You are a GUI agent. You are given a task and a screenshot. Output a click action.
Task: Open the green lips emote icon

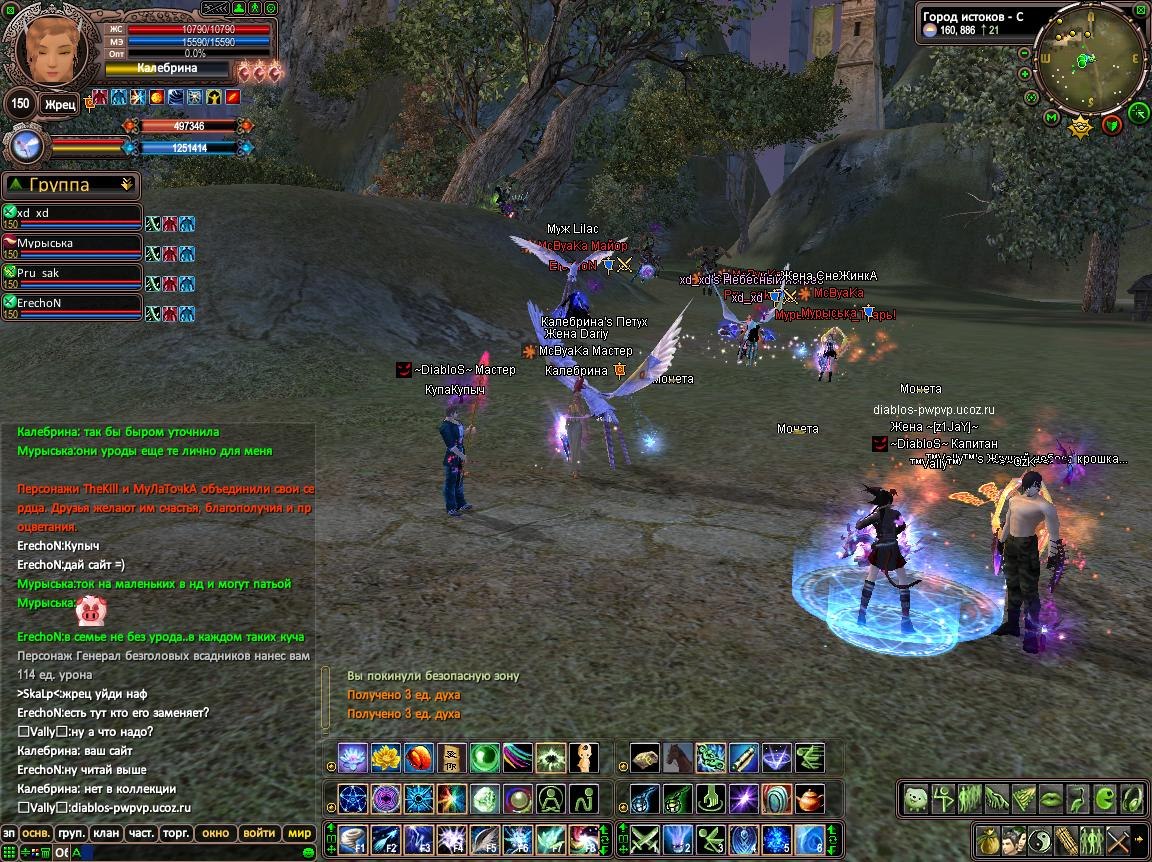[1049, 798]
